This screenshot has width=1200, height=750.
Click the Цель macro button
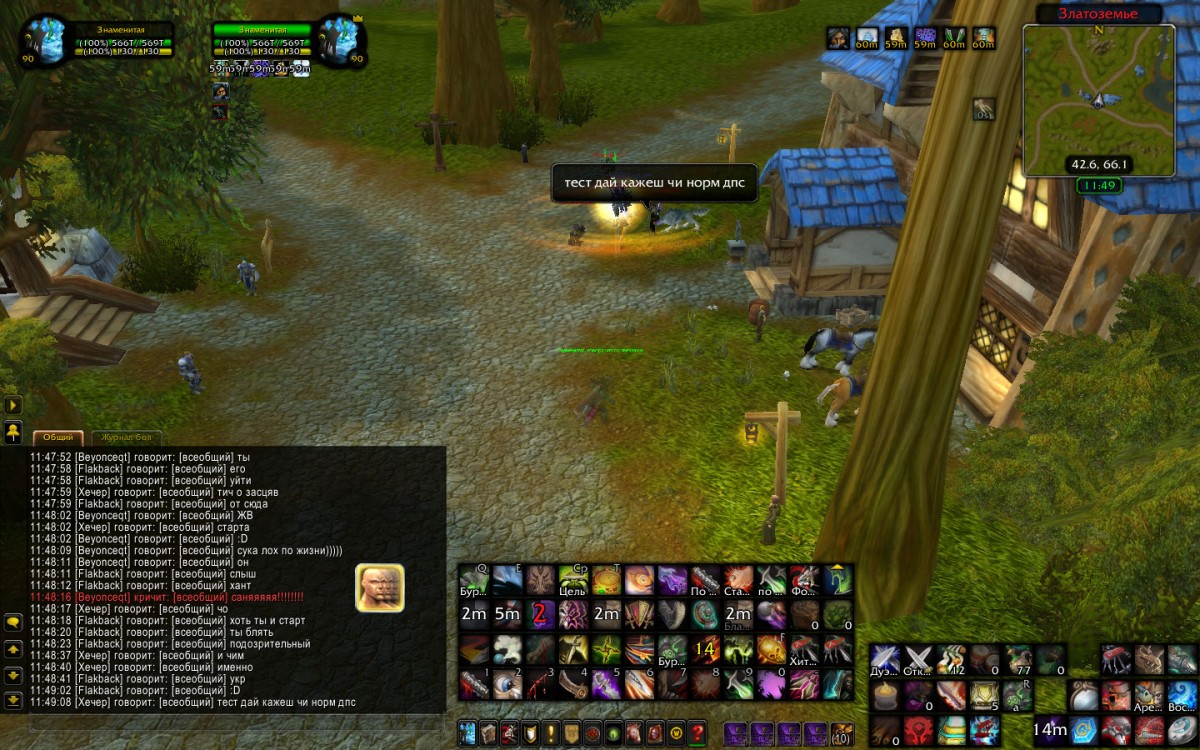coord(573,580)
